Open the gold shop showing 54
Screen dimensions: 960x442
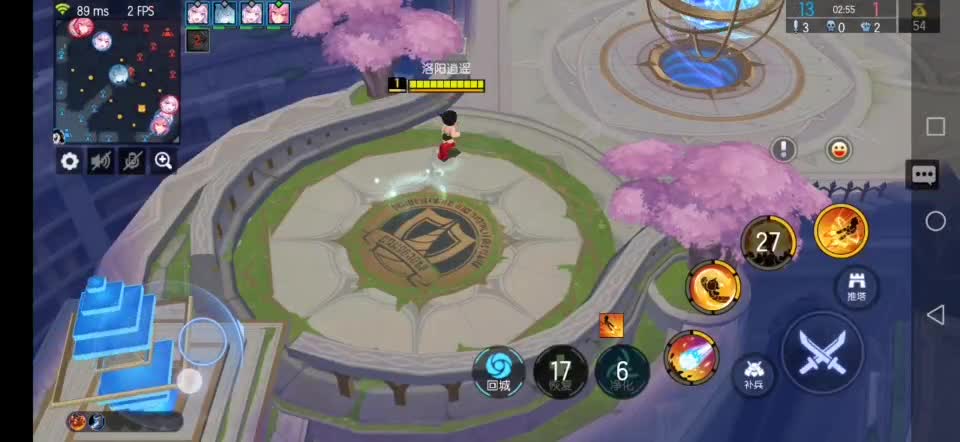[919, 16]
